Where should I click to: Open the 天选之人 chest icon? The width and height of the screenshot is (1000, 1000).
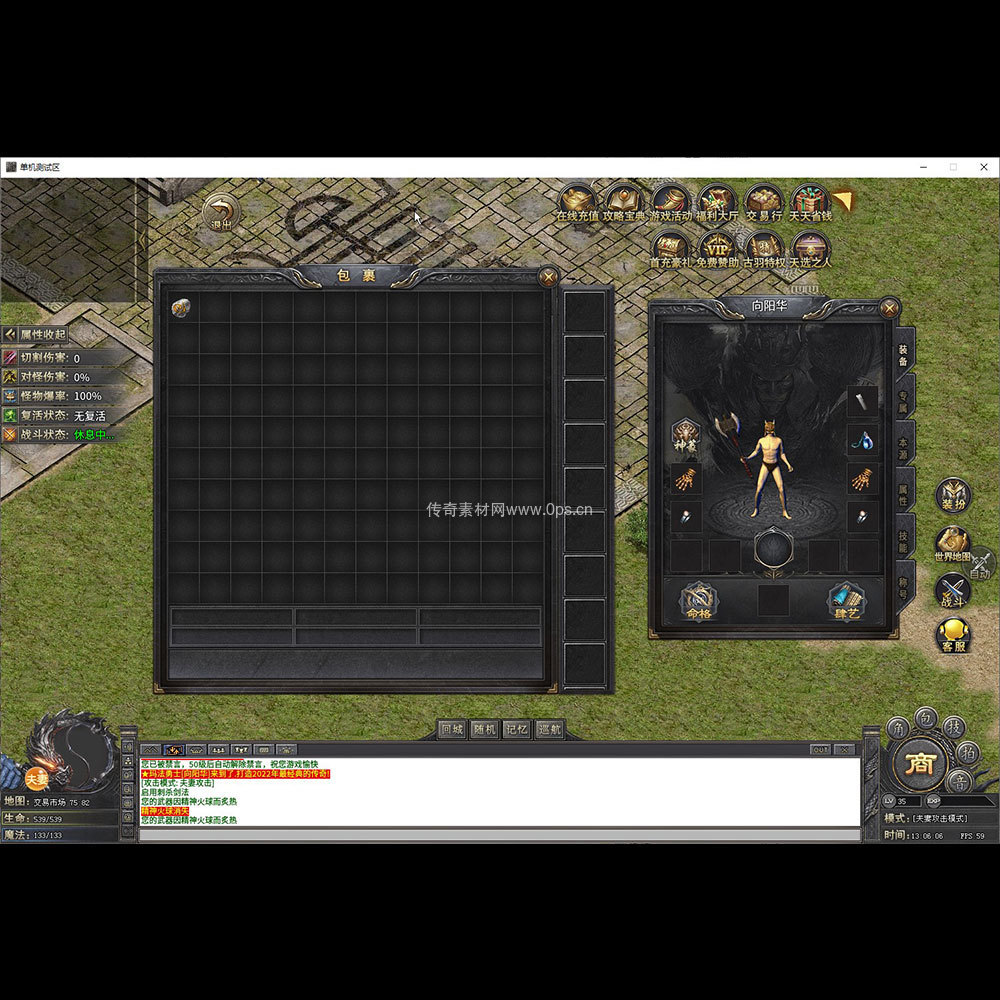810,247
